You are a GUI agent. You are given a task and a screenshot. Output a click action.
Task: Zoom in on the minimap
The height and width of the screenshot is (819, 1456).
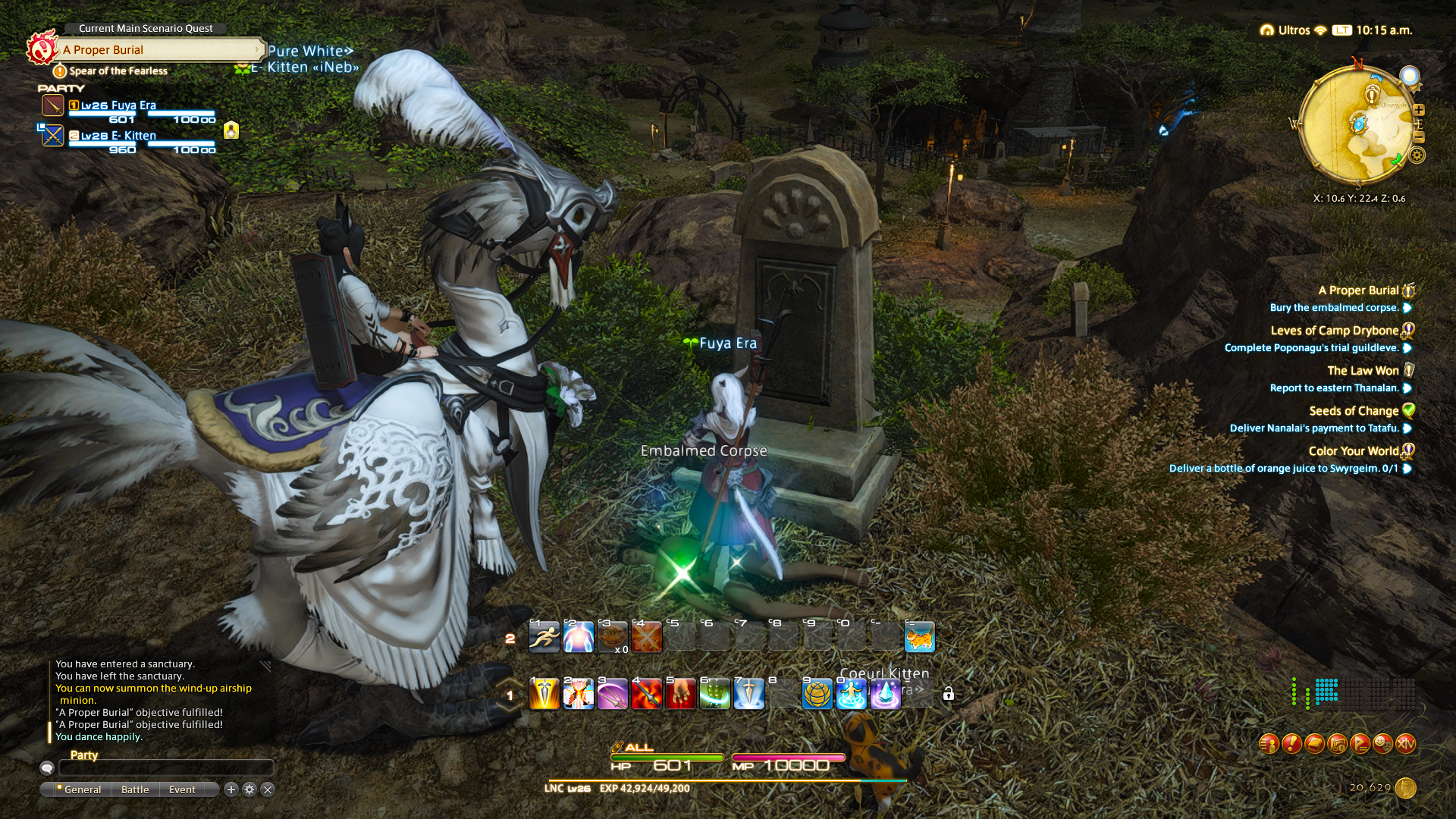pyautogui.click(x=1418, y=110)
